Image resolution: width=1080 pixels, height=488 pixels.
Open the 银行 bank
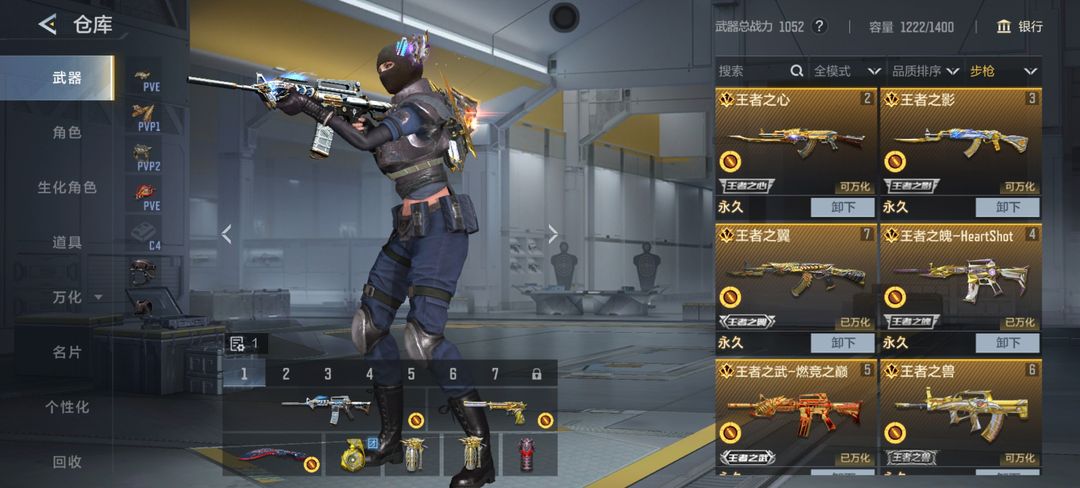pyautogui.click(x=1019, y=27)
